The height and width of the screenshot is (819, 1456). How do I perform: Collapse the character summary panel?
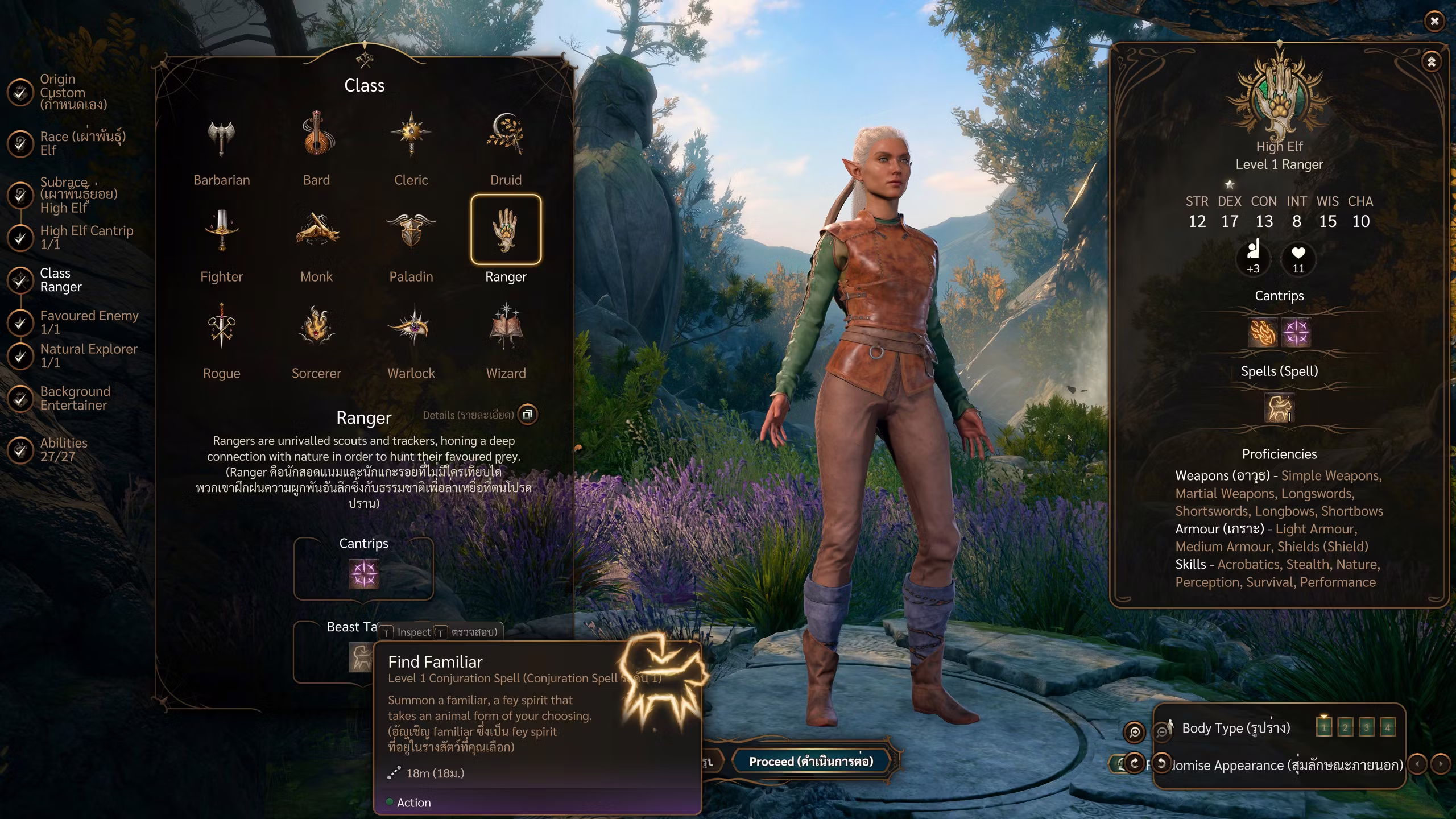pyautogui.click(x=1431, y=61)
